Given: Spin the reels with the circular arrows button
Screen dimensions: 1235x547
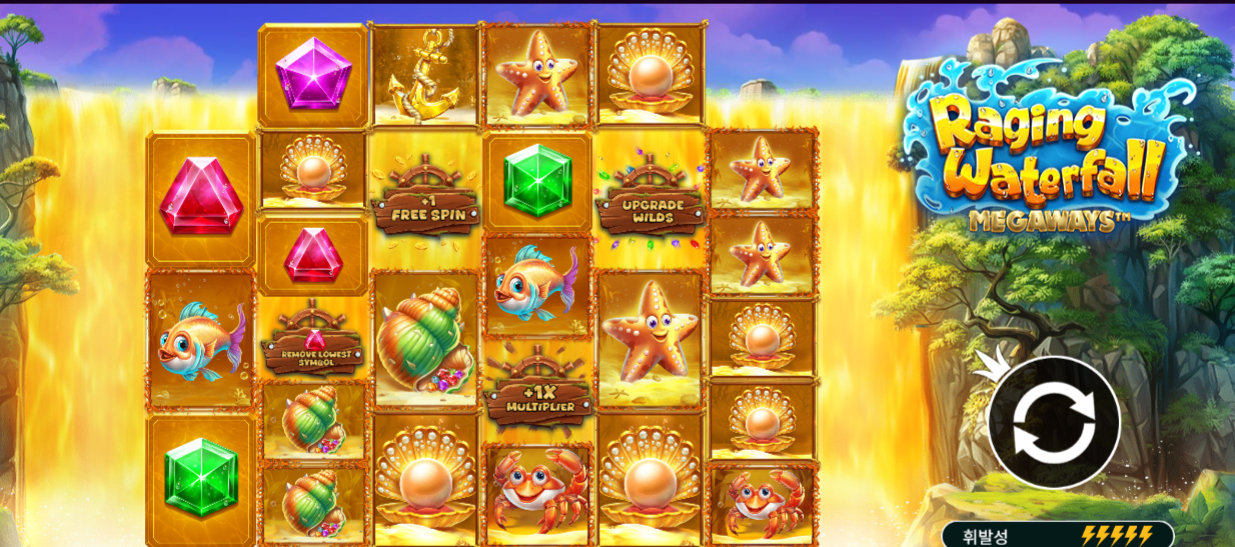Looking at the screenshot, I should click(x=1054, y=423).
